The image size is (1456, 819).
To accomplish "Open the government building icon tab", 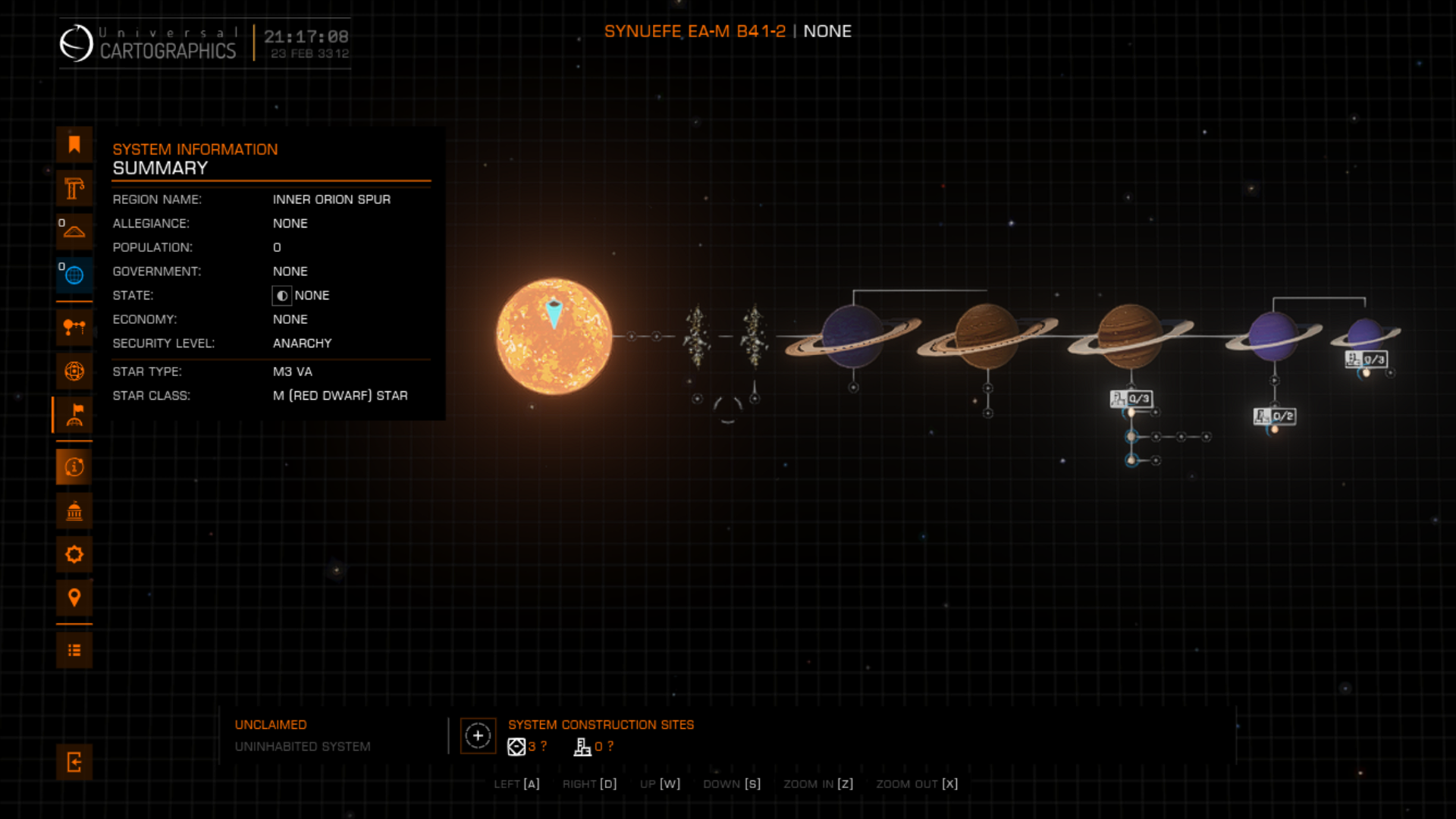I will 74,511.
